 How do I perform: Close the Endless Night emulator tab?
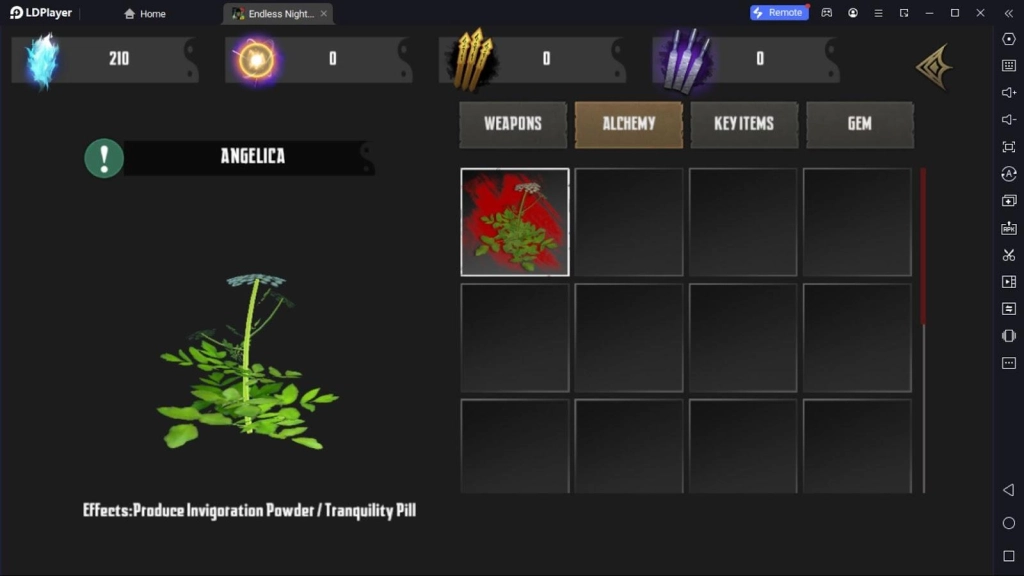tap(324, 14)
